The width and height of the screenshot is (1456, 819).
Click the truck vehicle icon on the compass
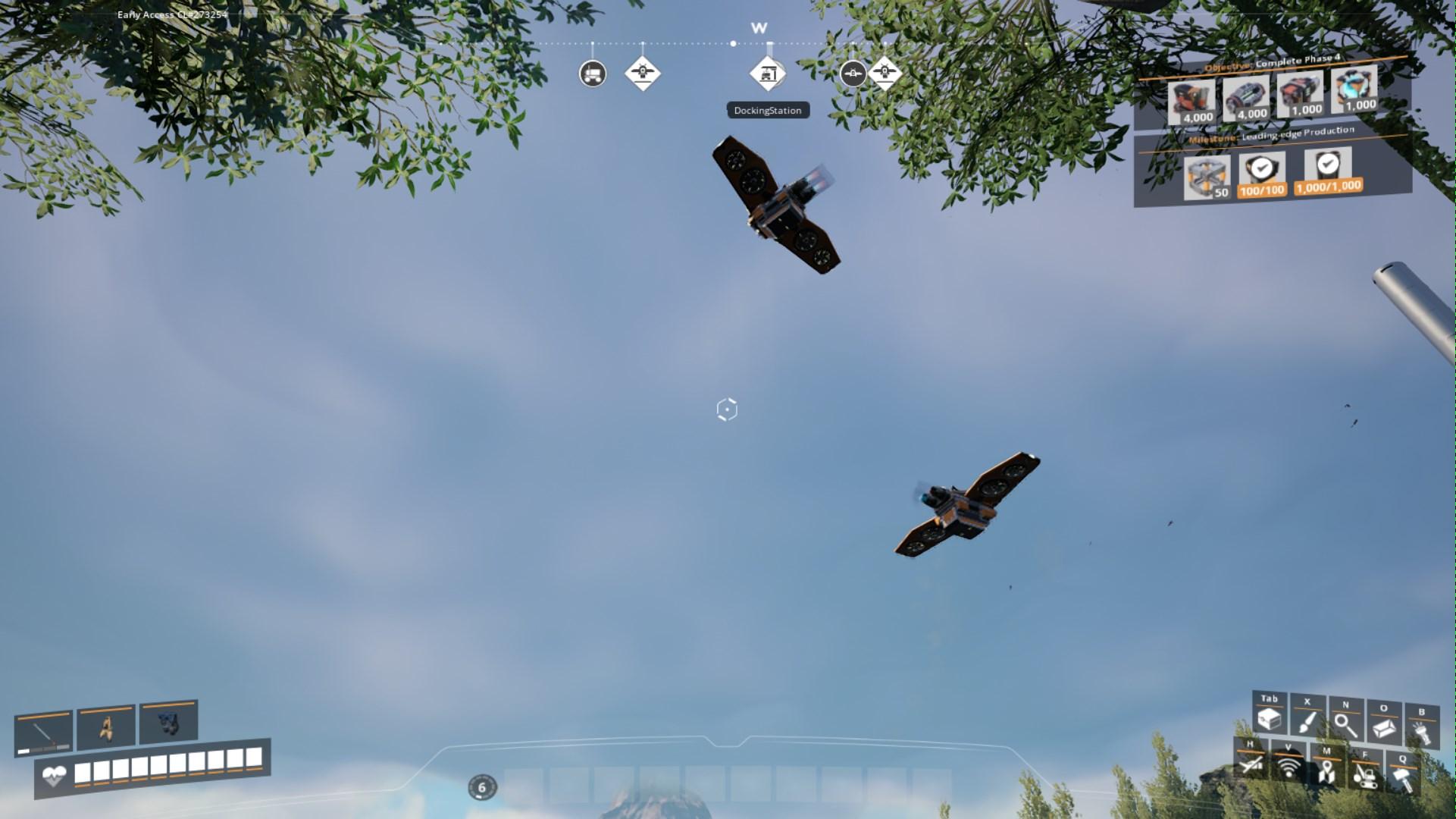click(x=593, y=74)
